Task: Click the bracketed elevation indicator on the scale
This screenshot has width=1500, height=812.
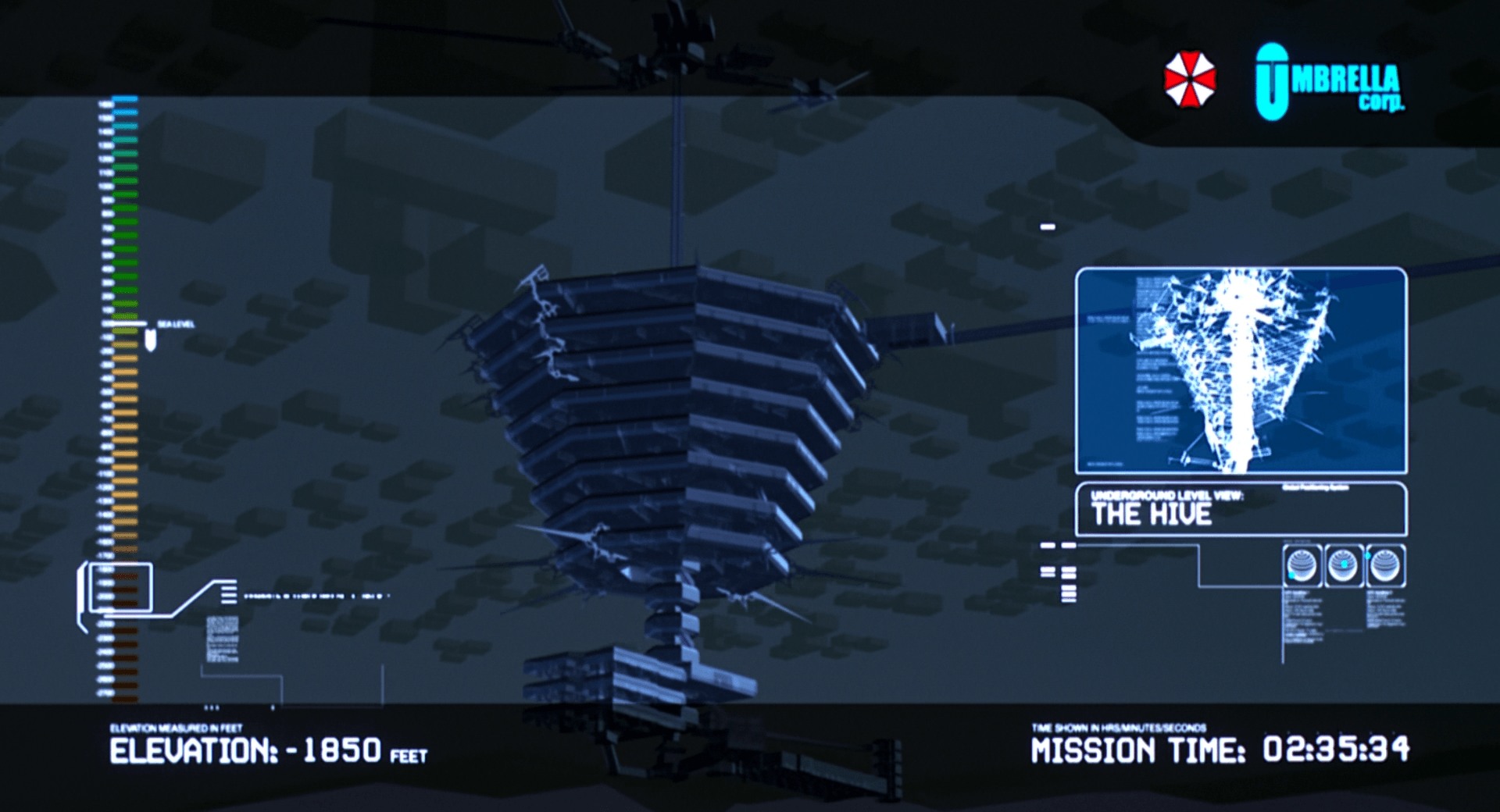Action: [121, 587]
